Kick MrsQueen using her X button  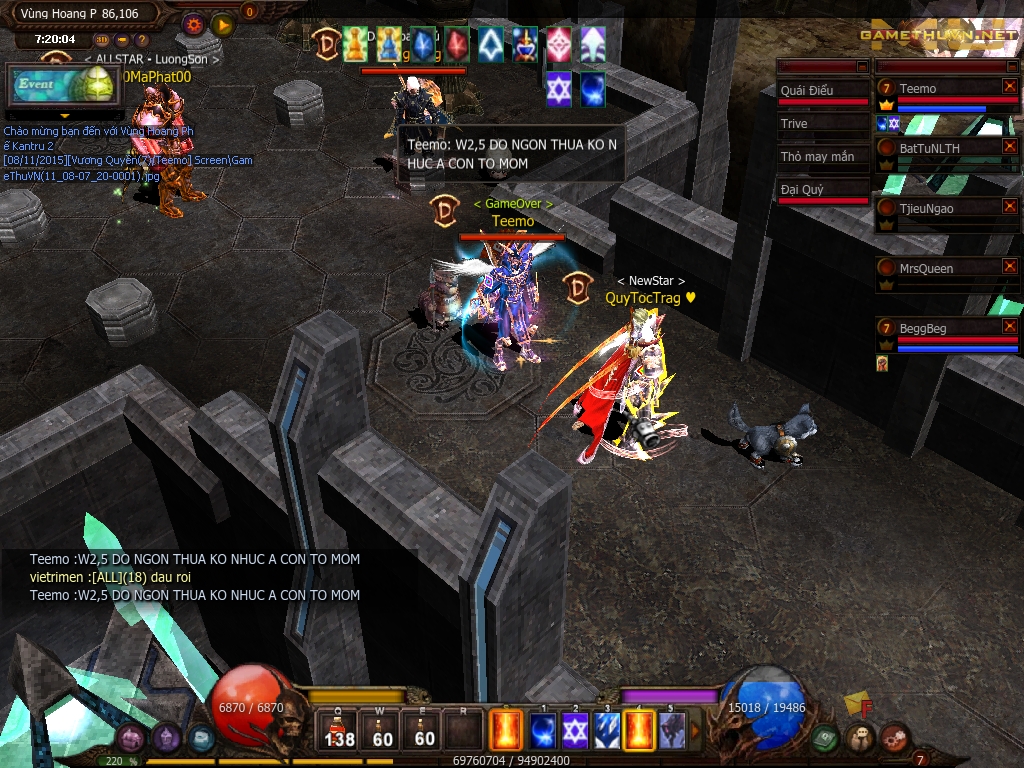pos(1009,267)
